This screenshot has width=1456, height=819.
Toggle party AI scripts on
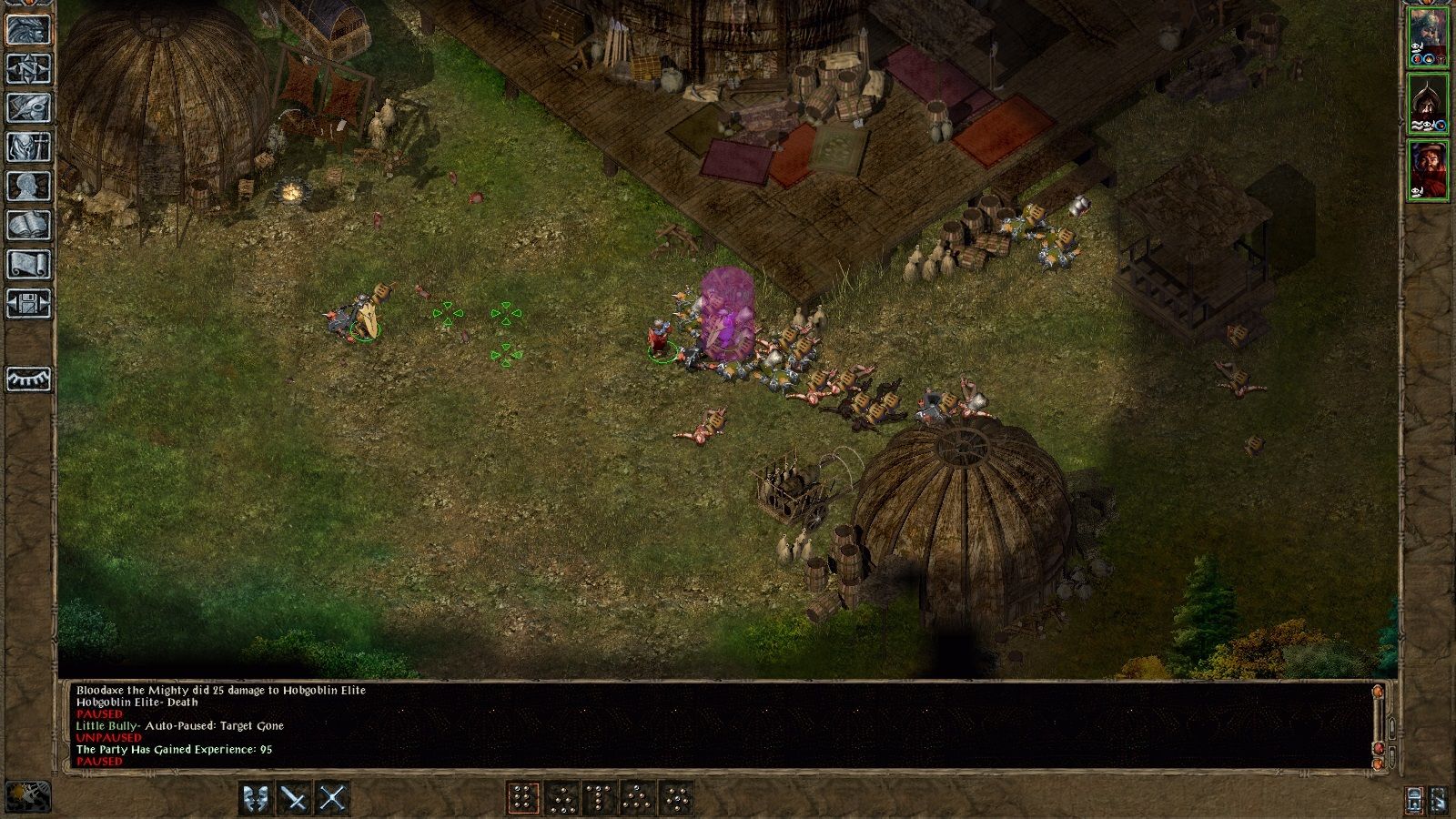(x=1413, y=801)
